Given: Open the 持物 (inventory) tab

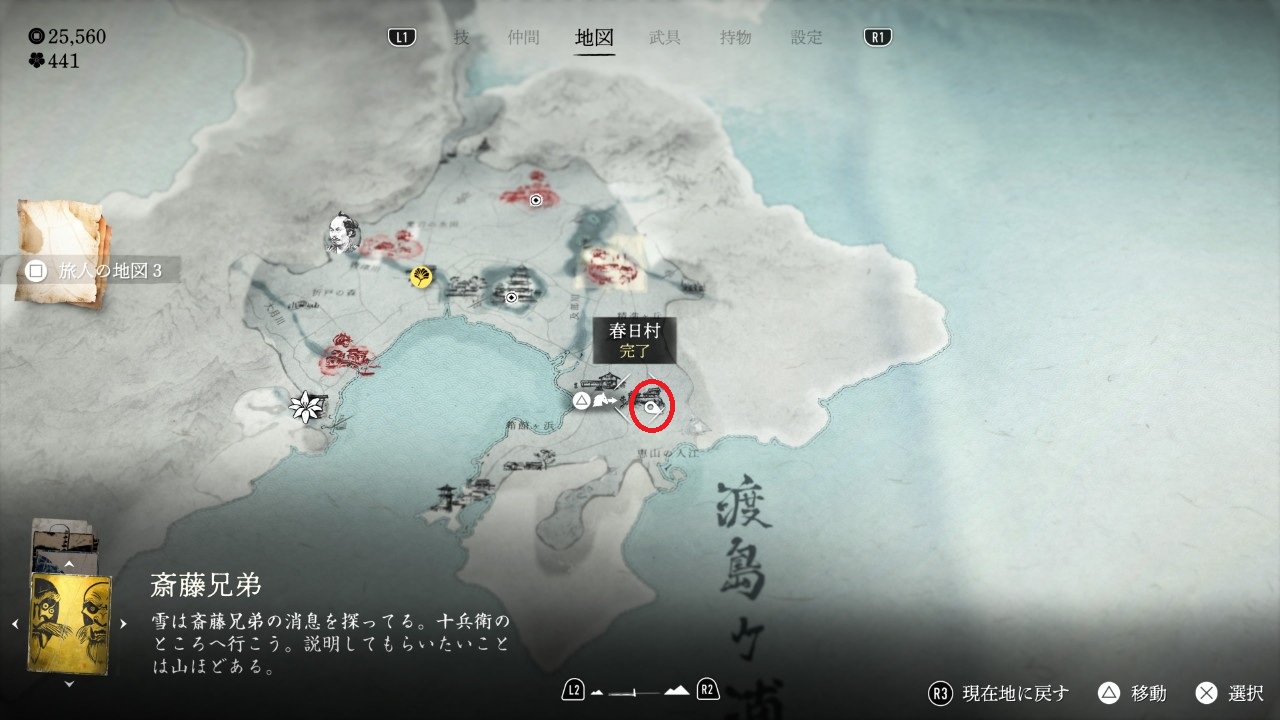Looking at the screenshot, I should click(736, 38).
